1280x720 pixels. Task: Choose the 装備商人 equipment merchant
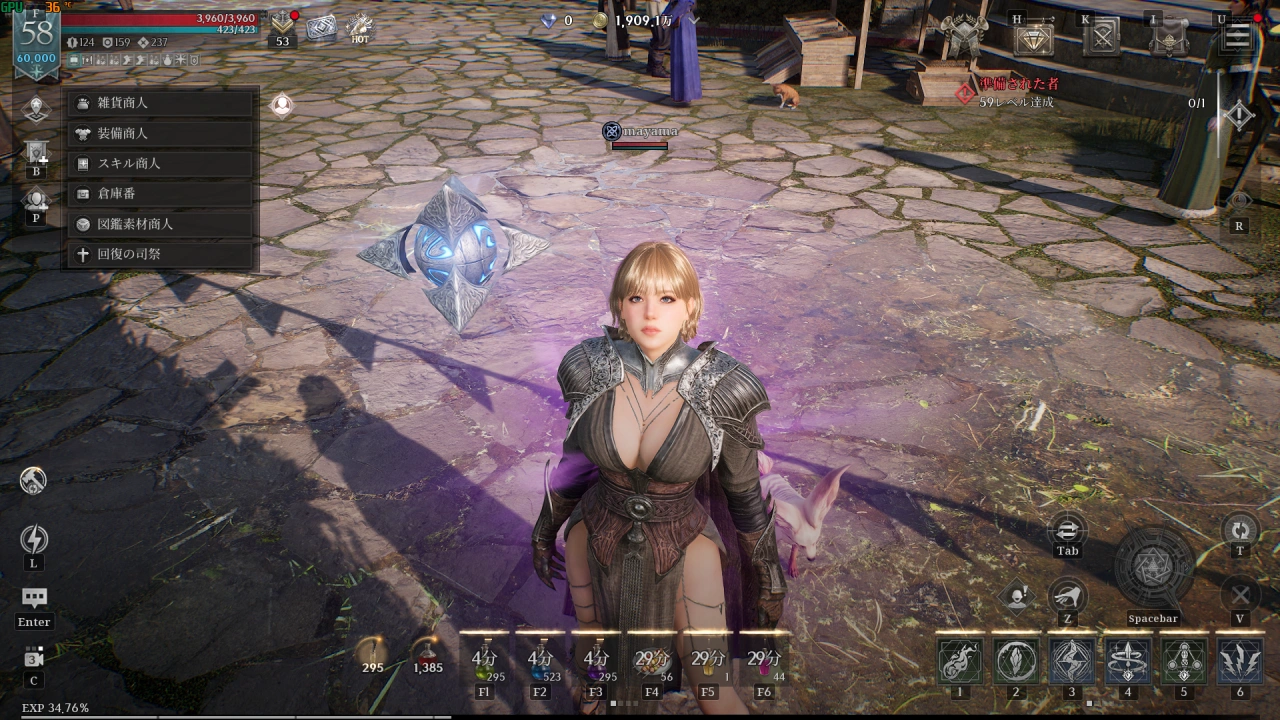(160, 133)
